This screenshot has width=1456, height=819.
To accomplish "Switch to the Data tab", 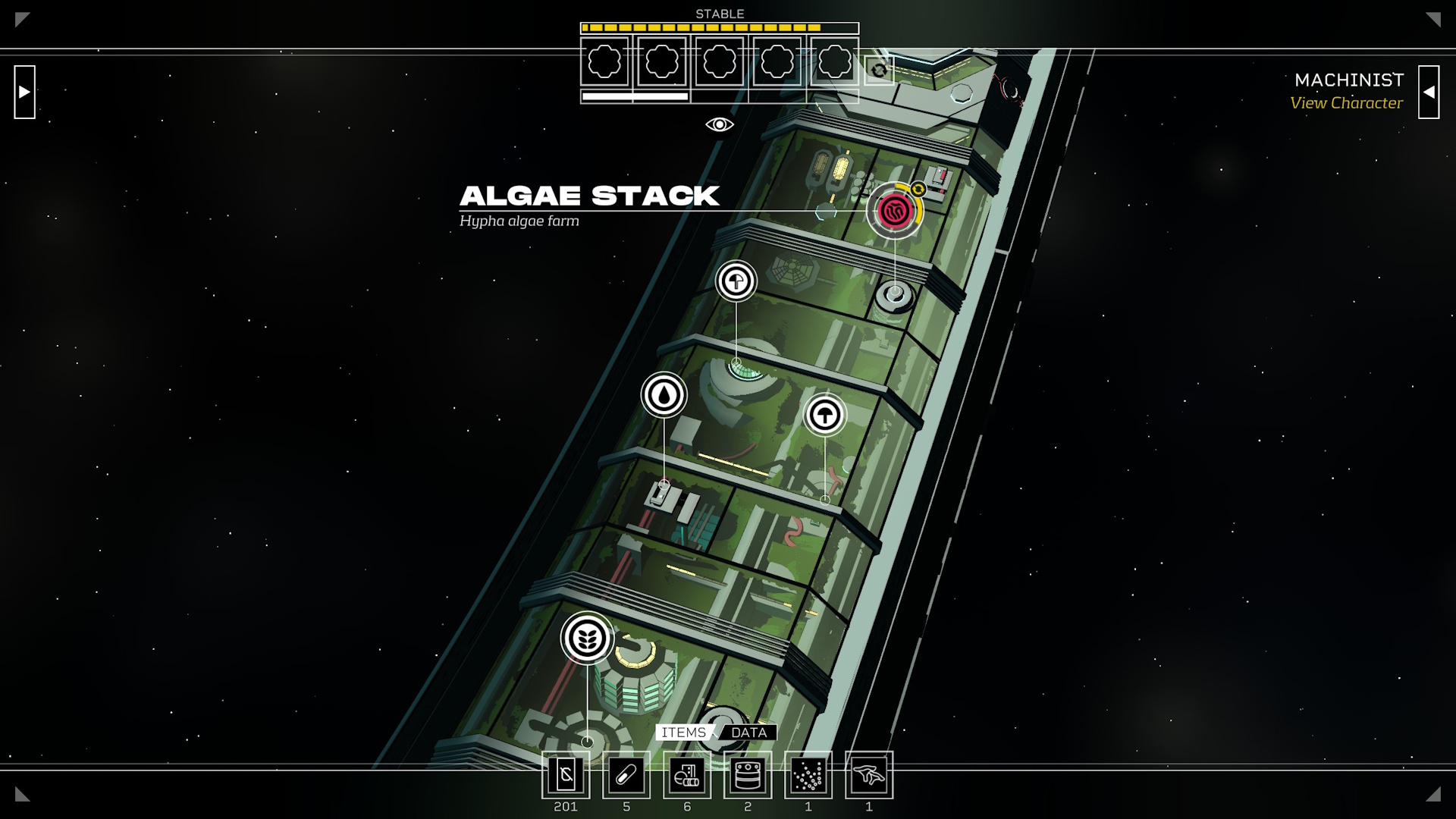I will point(748,733).
